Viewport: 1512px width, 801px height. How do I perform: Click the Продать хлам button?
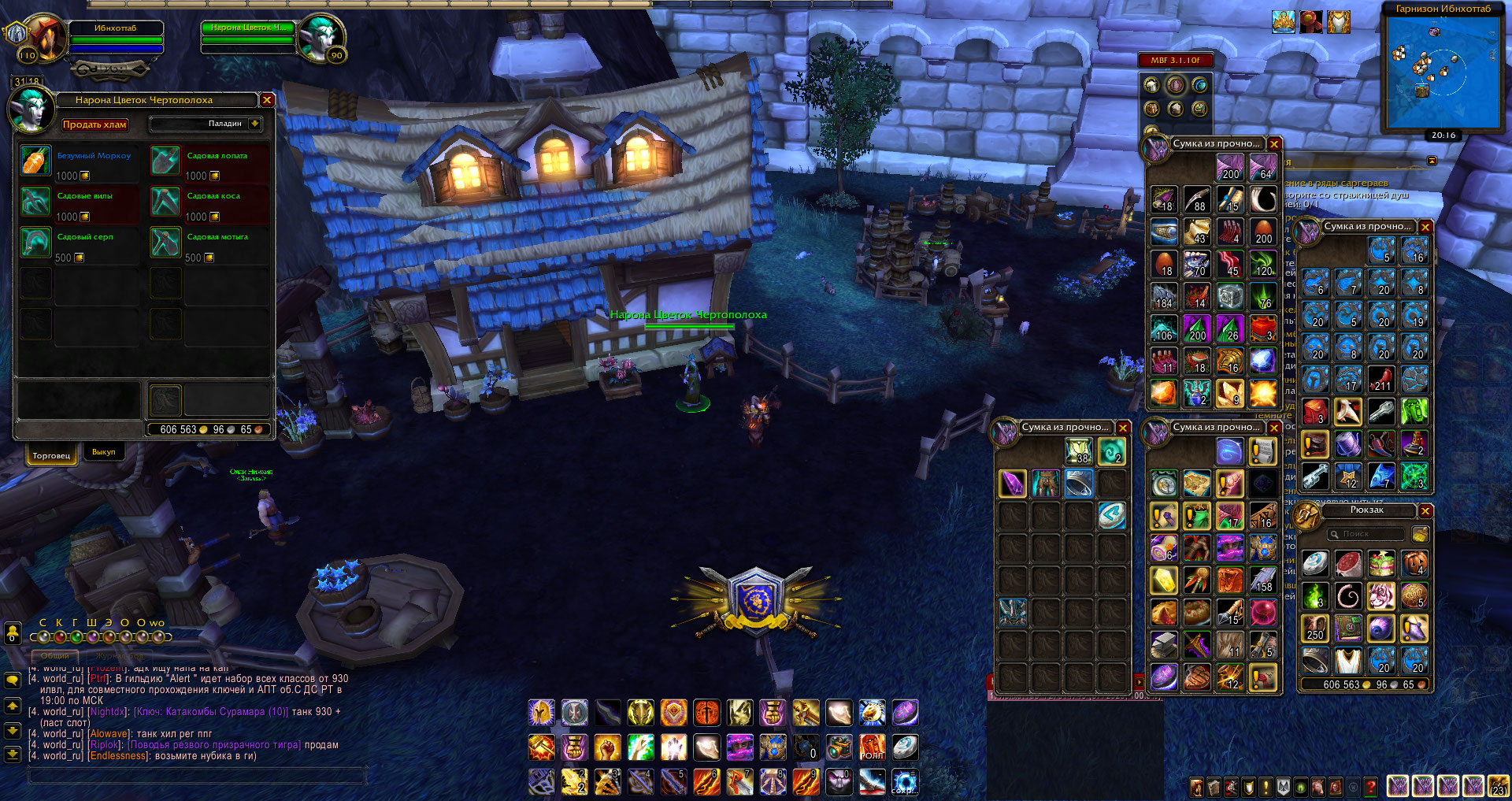(x=94, y=124)
